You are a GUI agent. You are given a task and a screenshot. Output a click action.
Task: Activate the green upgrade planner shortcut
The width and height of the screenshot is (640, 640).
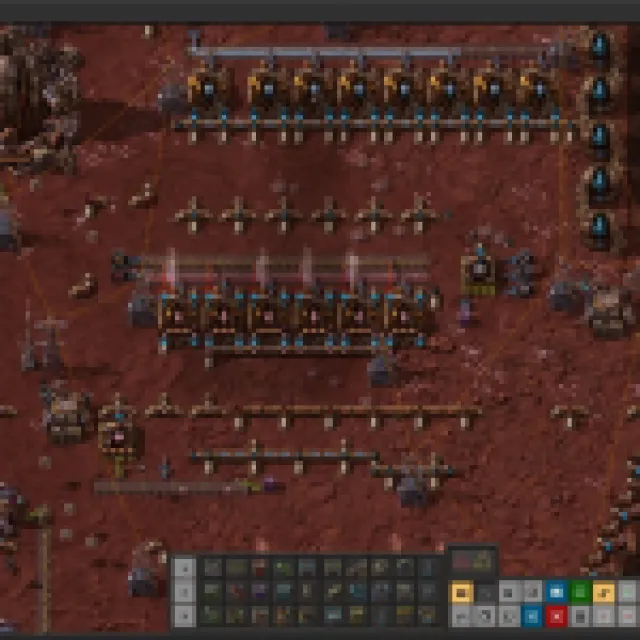(x=580, y=592)
